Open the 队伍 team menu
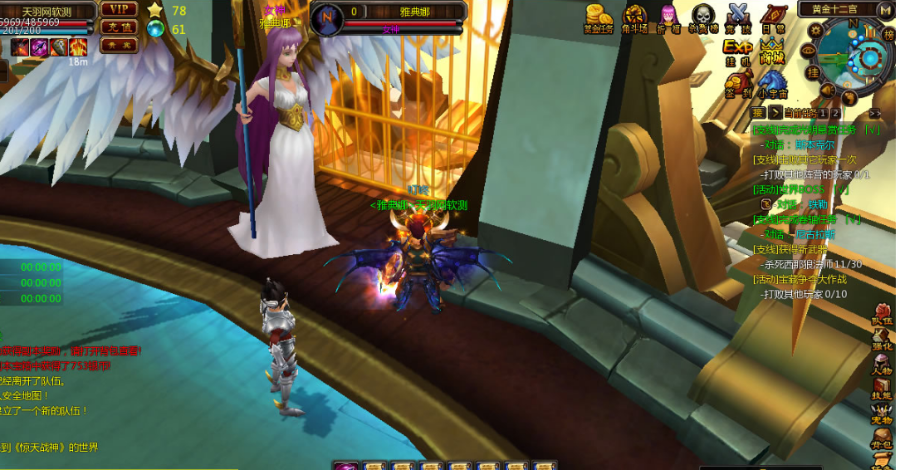 (x=883, y=313)
